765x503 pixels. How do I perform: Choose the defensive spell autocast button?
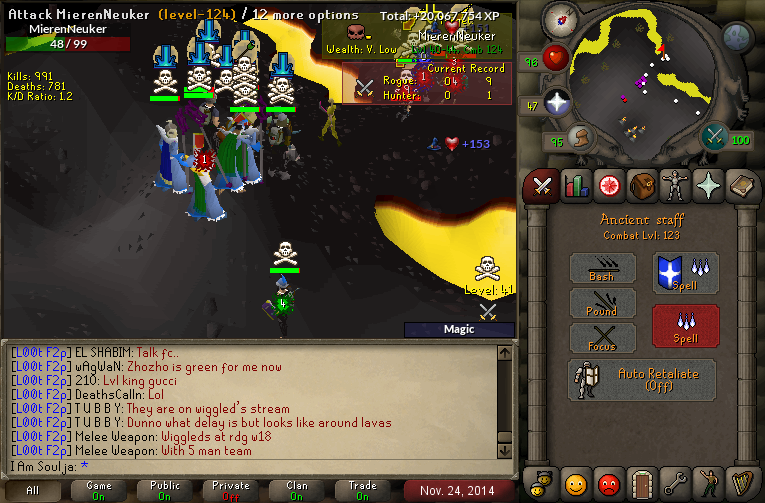tap(685, 273)
